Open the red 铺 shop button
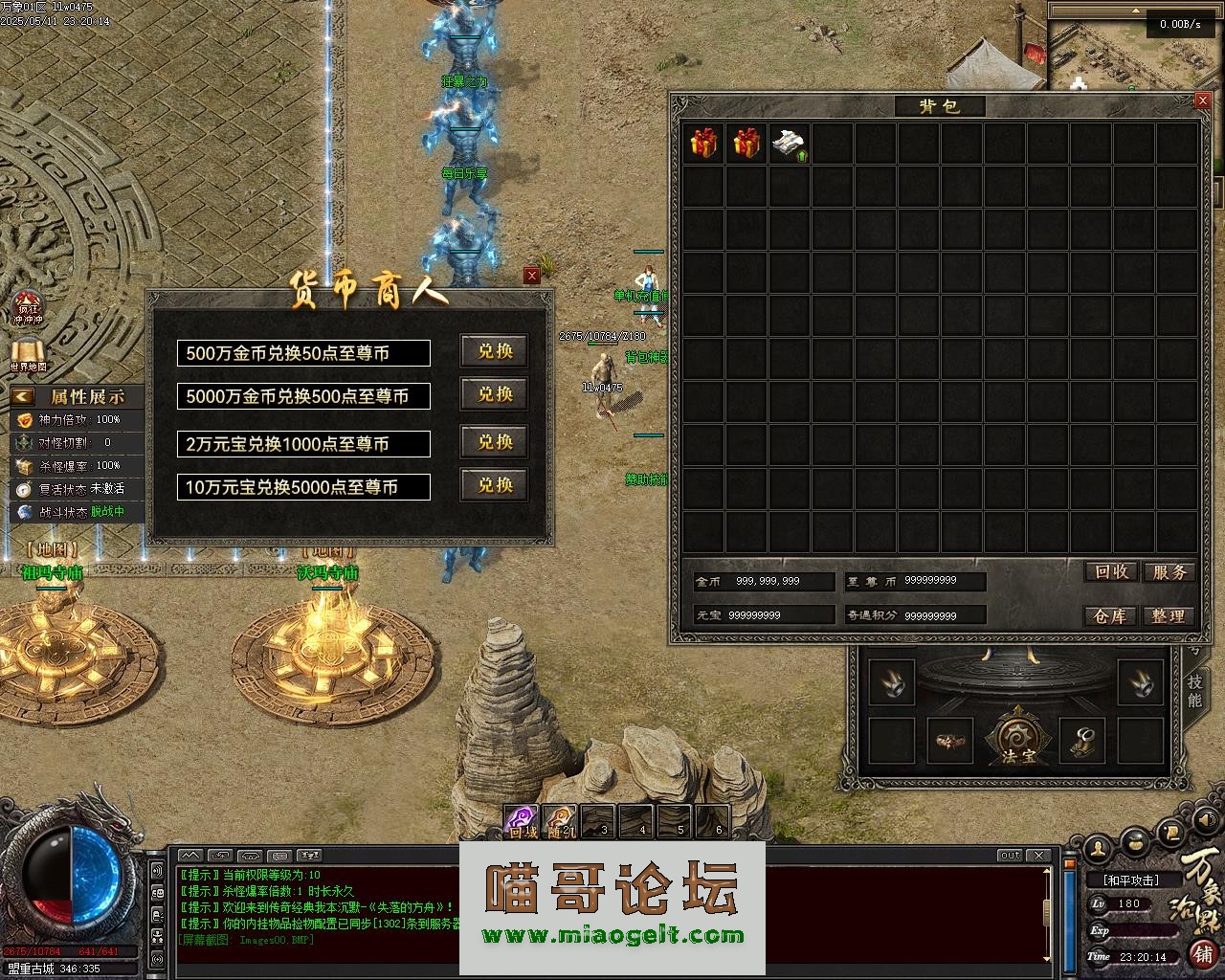 pyautogui.click(x=1202, y=953)
